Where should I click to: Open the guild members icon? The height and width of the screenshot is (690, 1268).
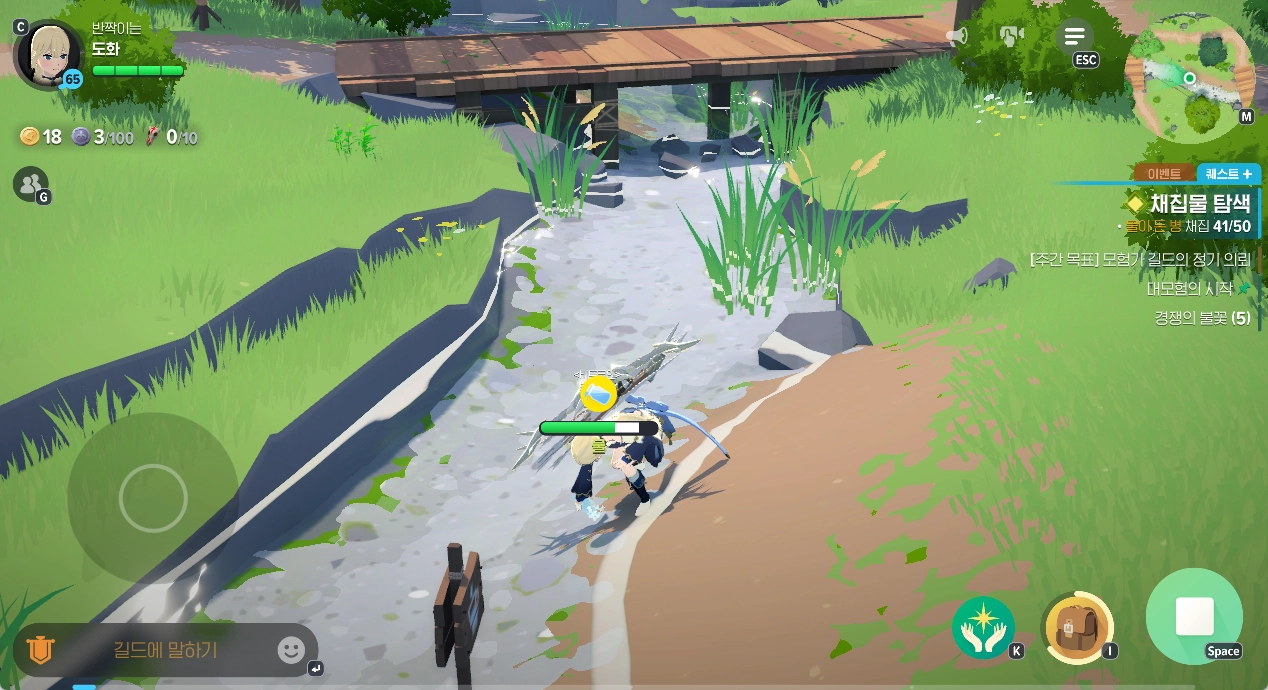tap(30, 183)
